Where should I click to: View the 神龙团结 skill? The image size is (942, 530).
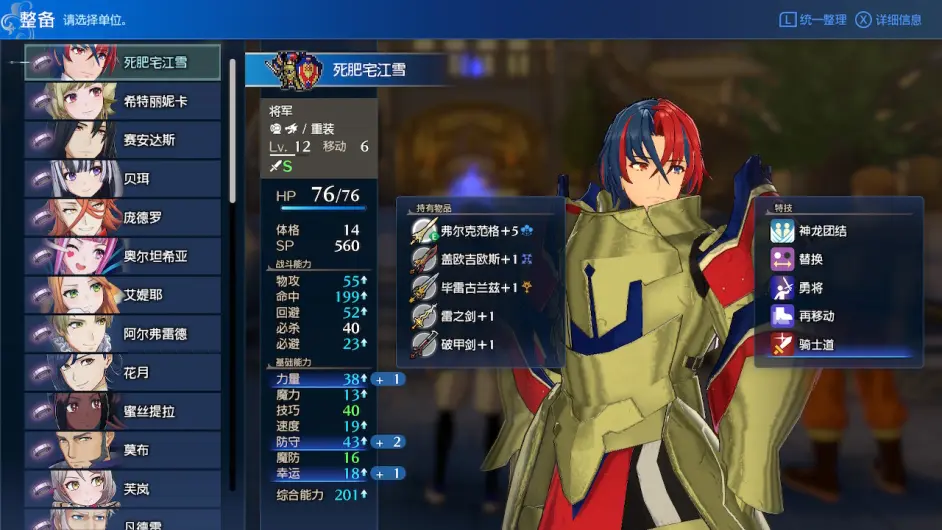(x=822, y=231)
